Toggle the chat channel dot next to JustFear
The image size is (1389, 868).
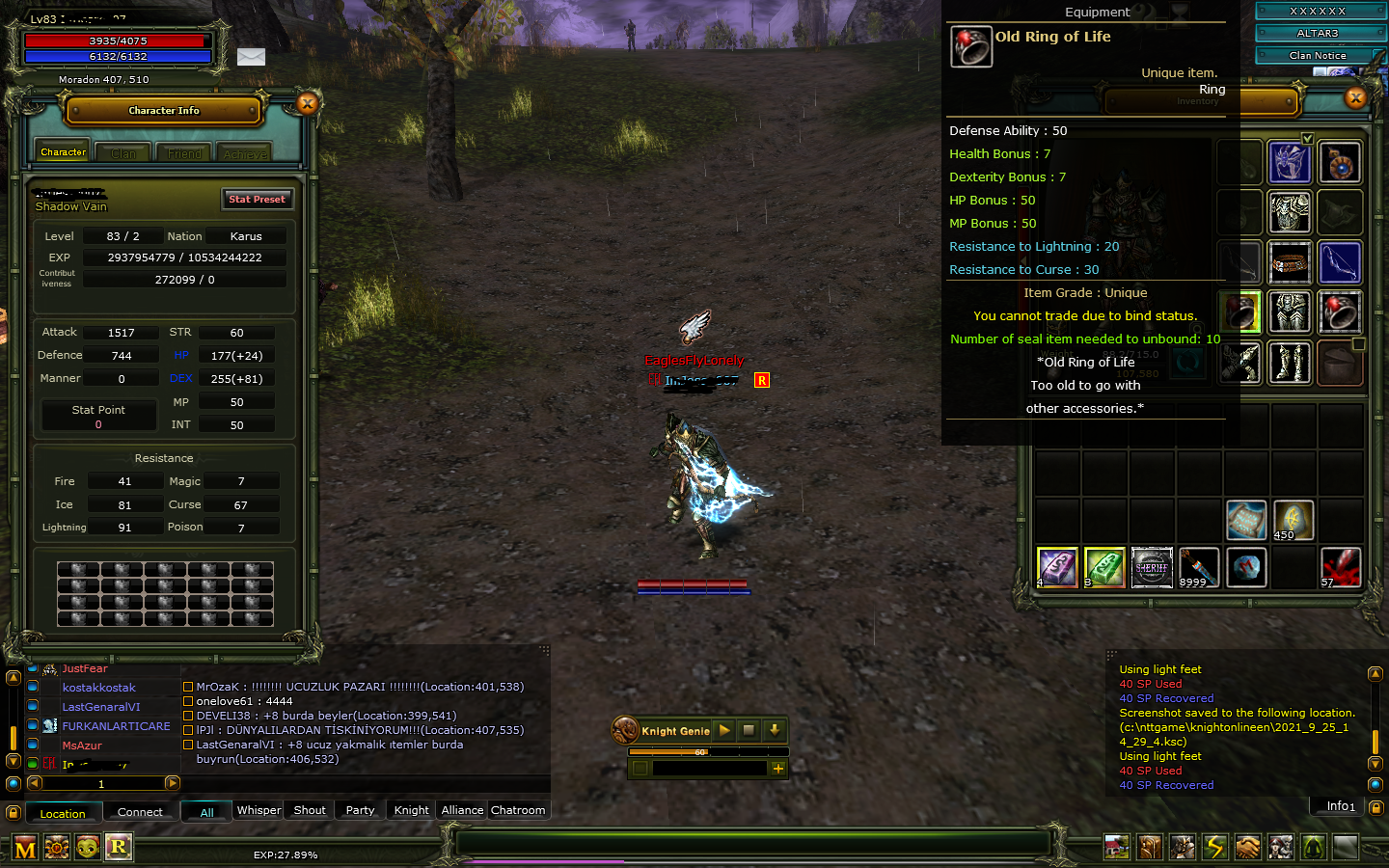coord(32,668)
